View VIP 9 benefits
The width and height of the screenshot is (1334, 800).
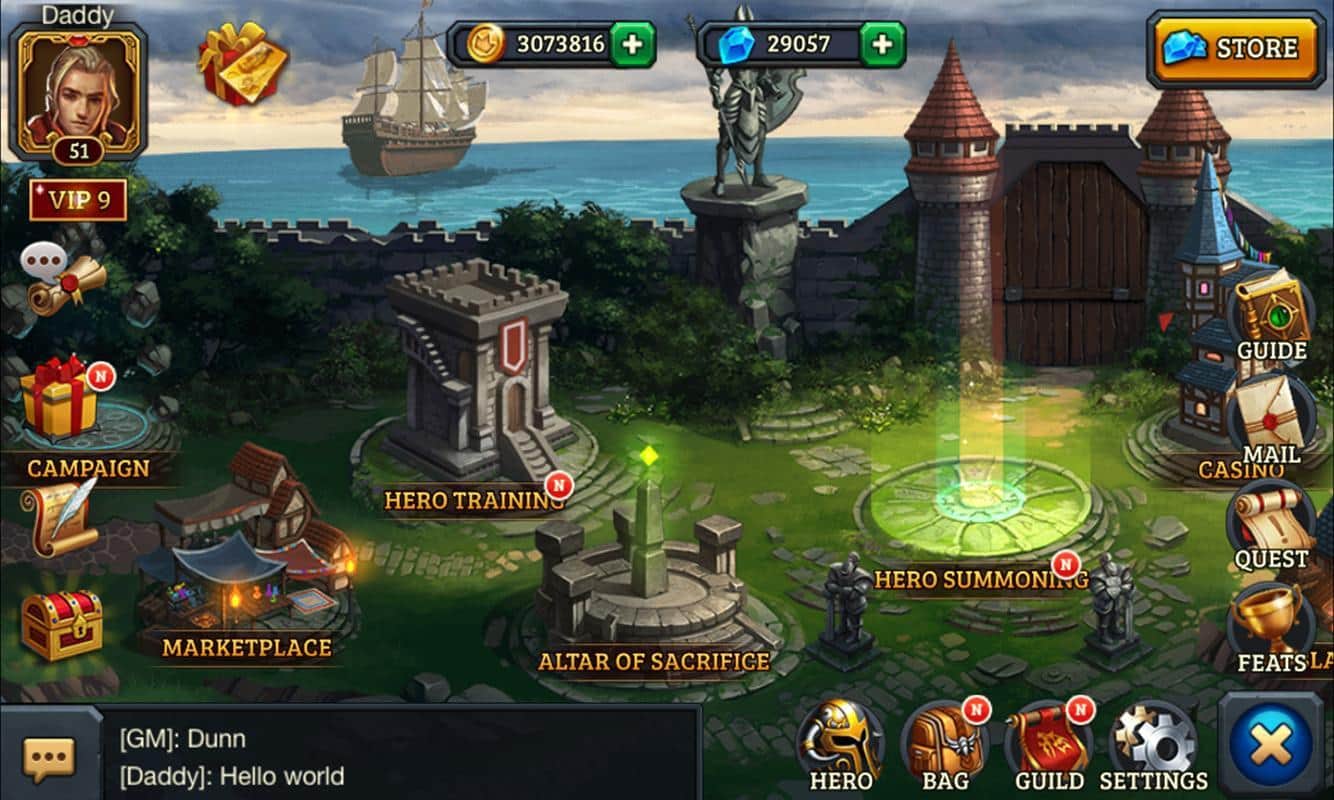tap(78, 200)
